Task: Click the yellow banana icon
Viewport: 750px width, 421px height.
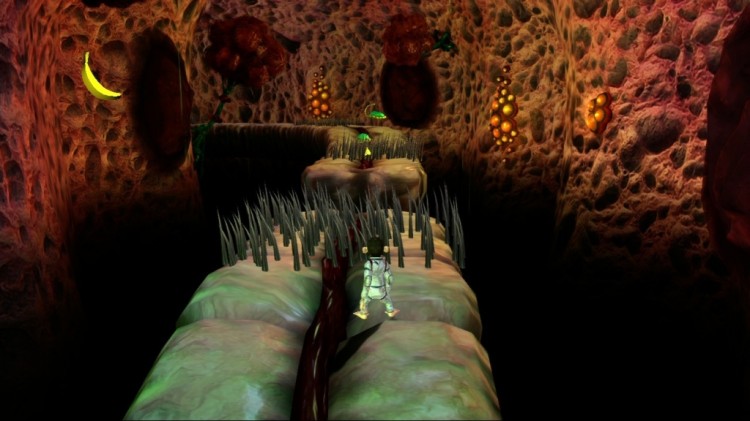Action: 96,80
